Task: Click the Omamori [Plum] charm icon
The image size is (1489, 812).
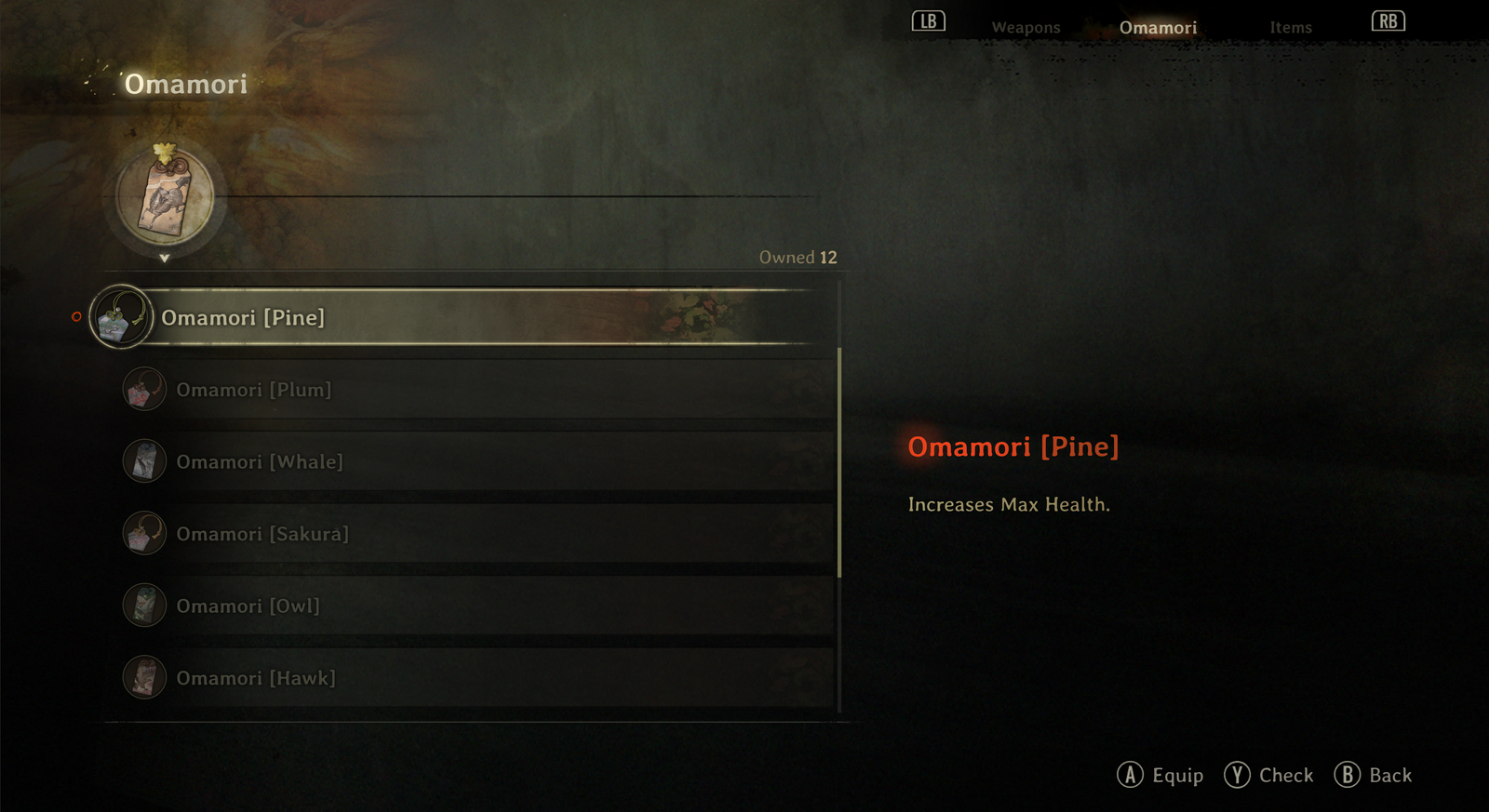Action: (x=144, y=389)
